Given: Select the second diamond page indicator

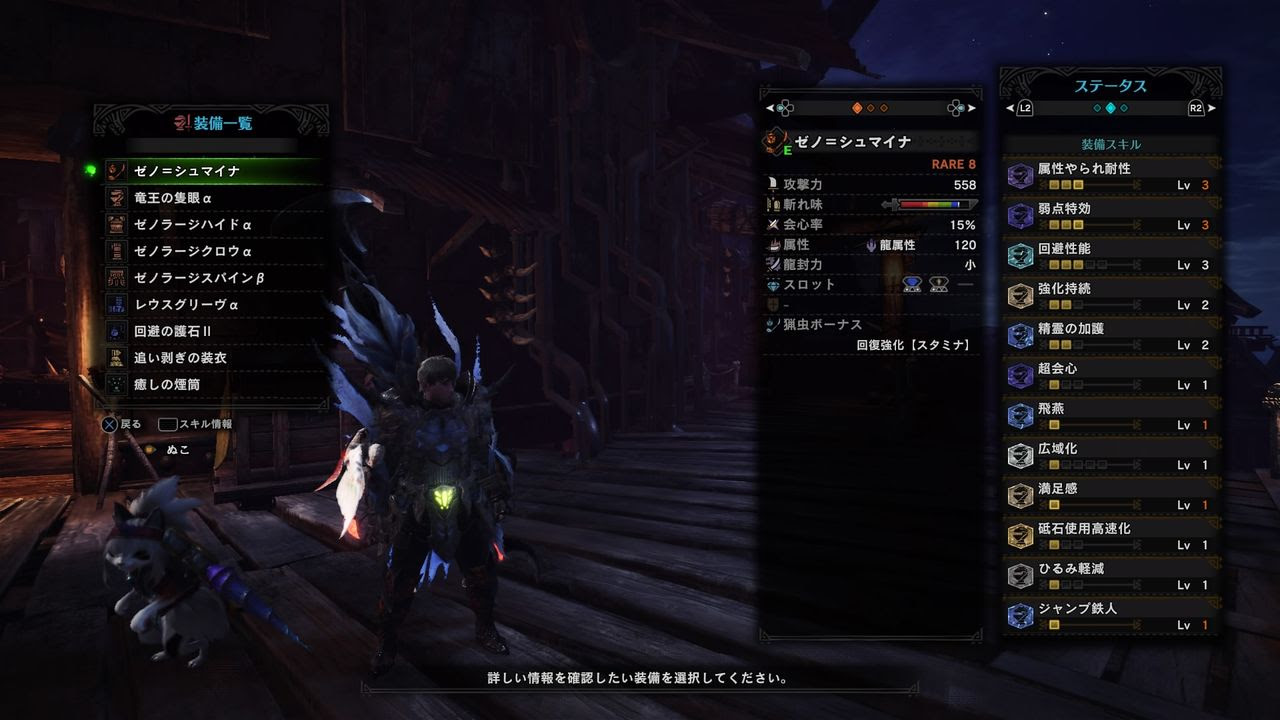Looking at the screenshot, I should click(871, 106).
